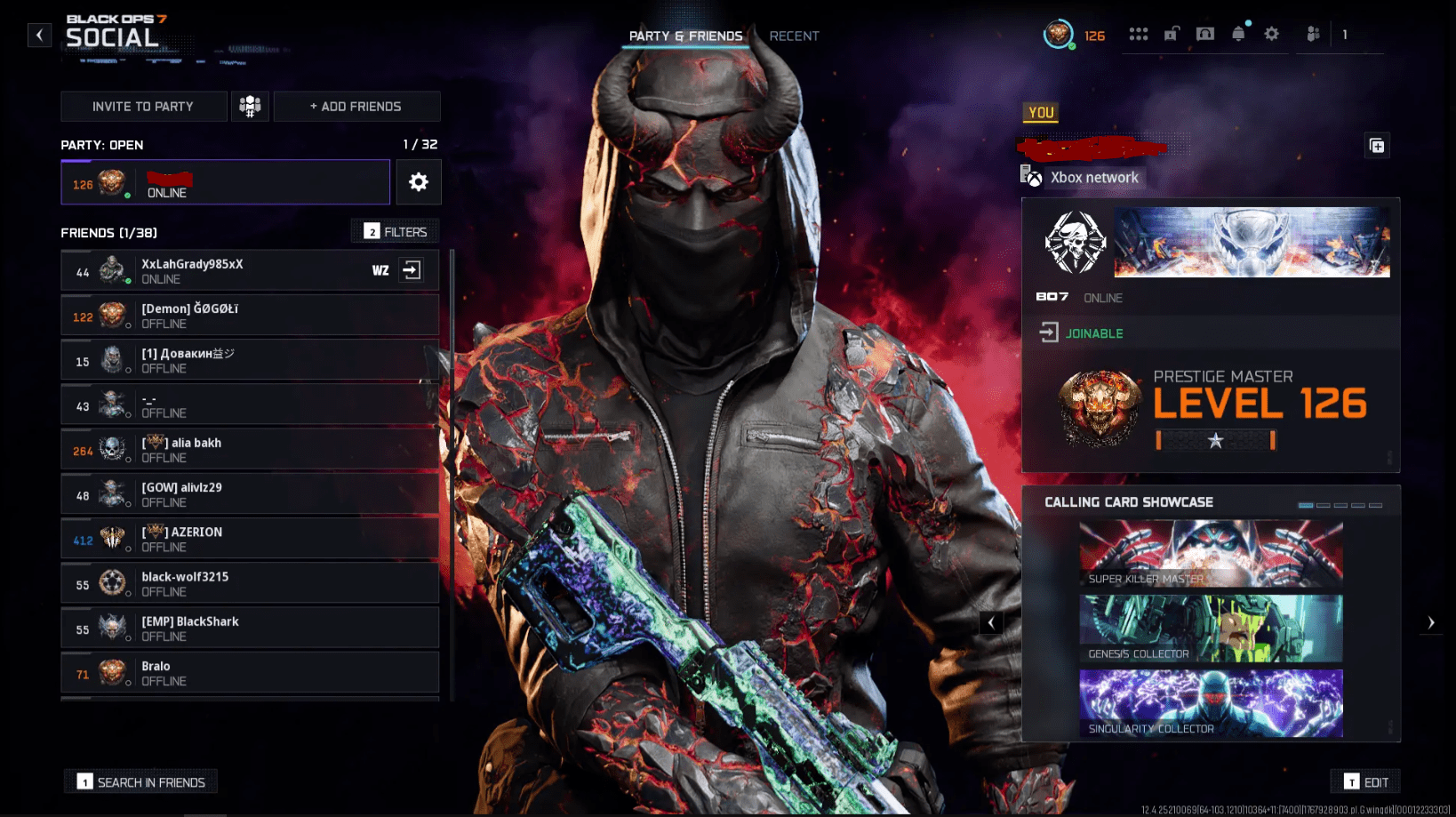Select the first calling card showcase page indicator
This screenshot has height=817, width=1456.
tap(1306, 505)
